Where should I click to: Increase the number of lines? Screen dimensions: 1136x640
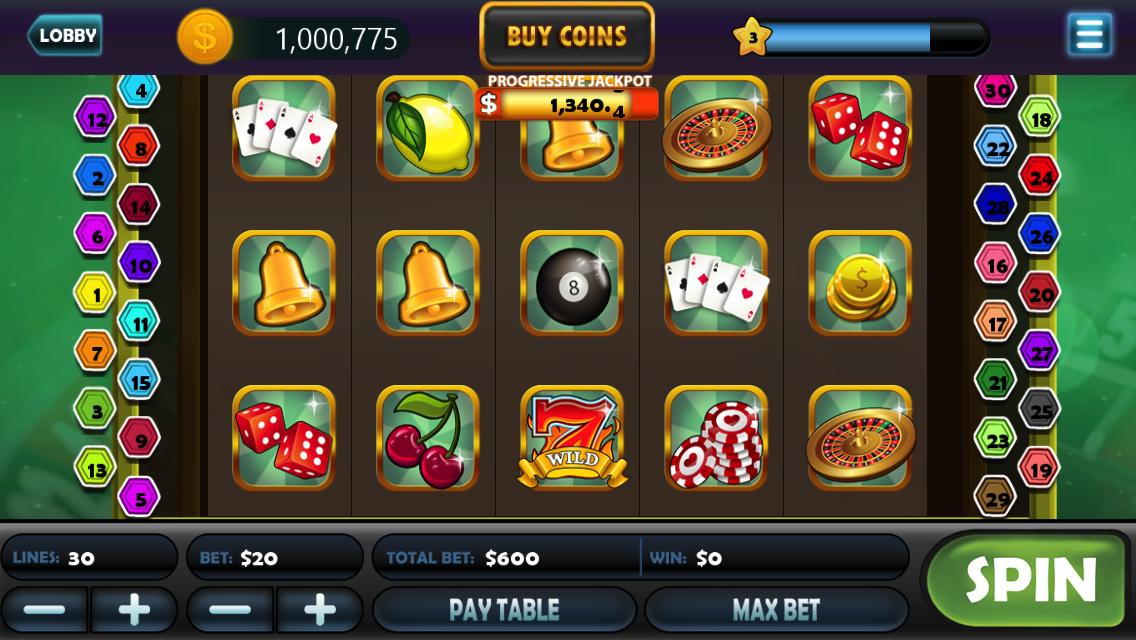click(134, 609)
